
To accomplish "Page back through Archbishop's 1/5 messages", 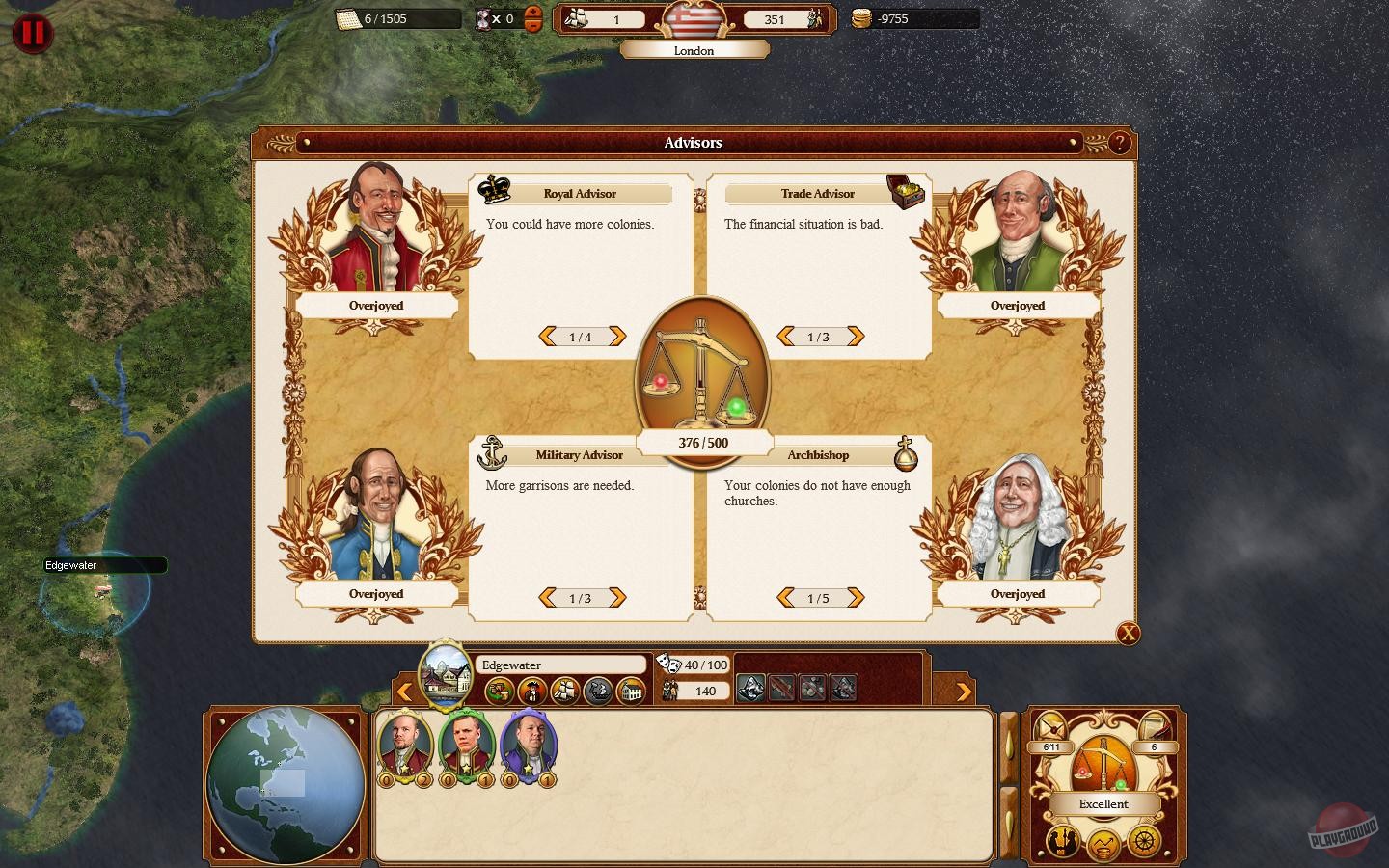I will click(784, 598).
